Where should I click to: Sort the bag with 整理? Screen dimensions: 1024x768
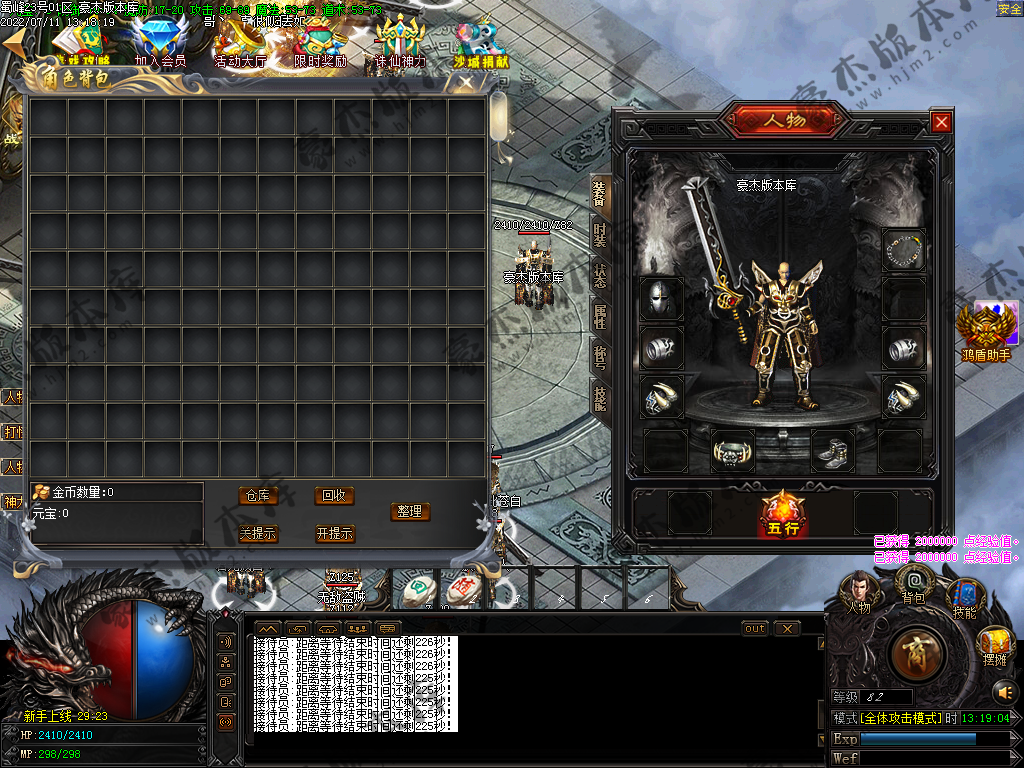(x=409, y=511)
